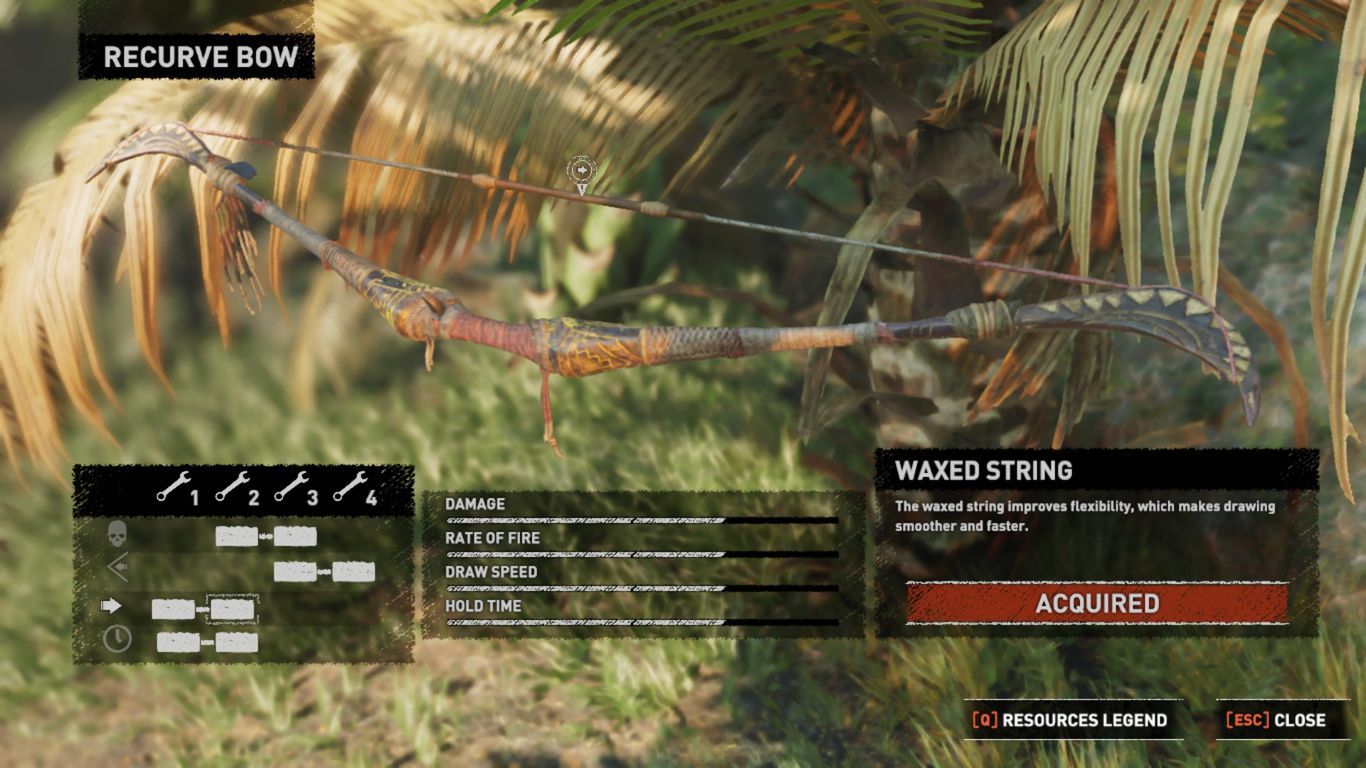Select the highlighted Waxed String draw speed upgrade
1366x768 pixels.
point(233,608)
